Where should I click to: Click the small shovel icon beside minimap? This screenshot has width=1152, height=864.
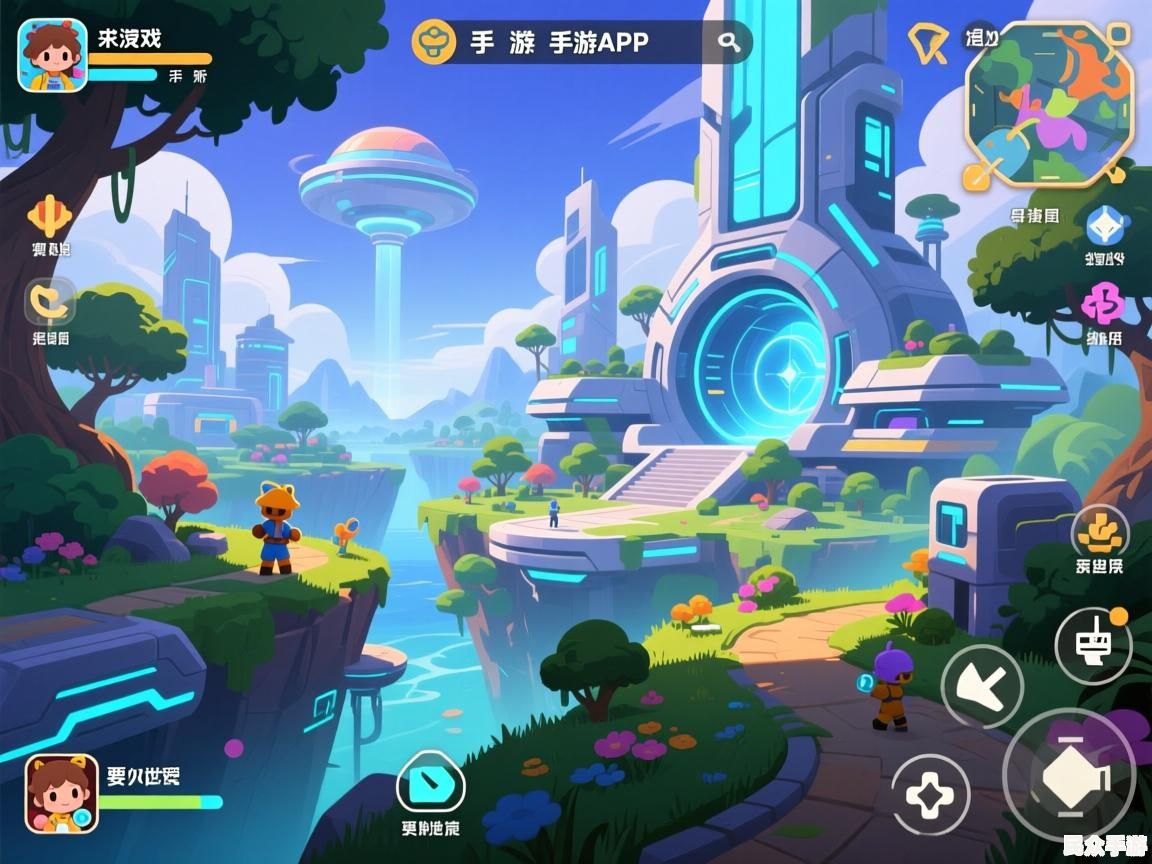[975, 177]
